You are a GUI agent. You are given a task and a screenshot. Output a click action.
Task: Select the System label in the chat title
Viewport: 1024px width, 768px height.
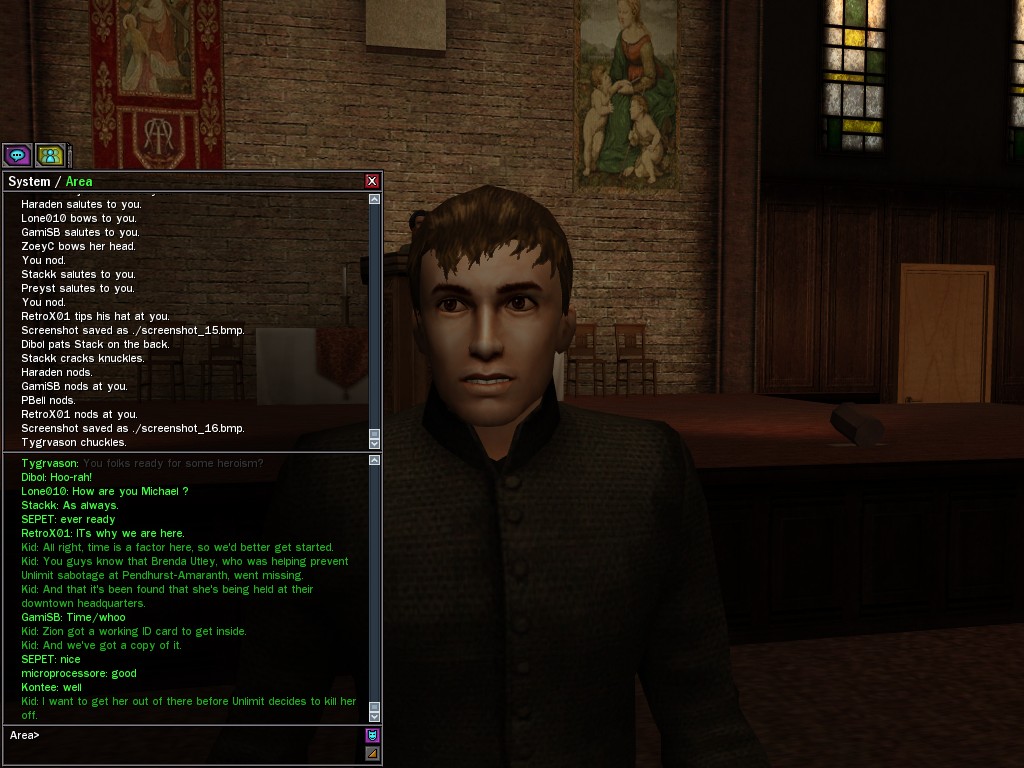click(x=29, y=182)
